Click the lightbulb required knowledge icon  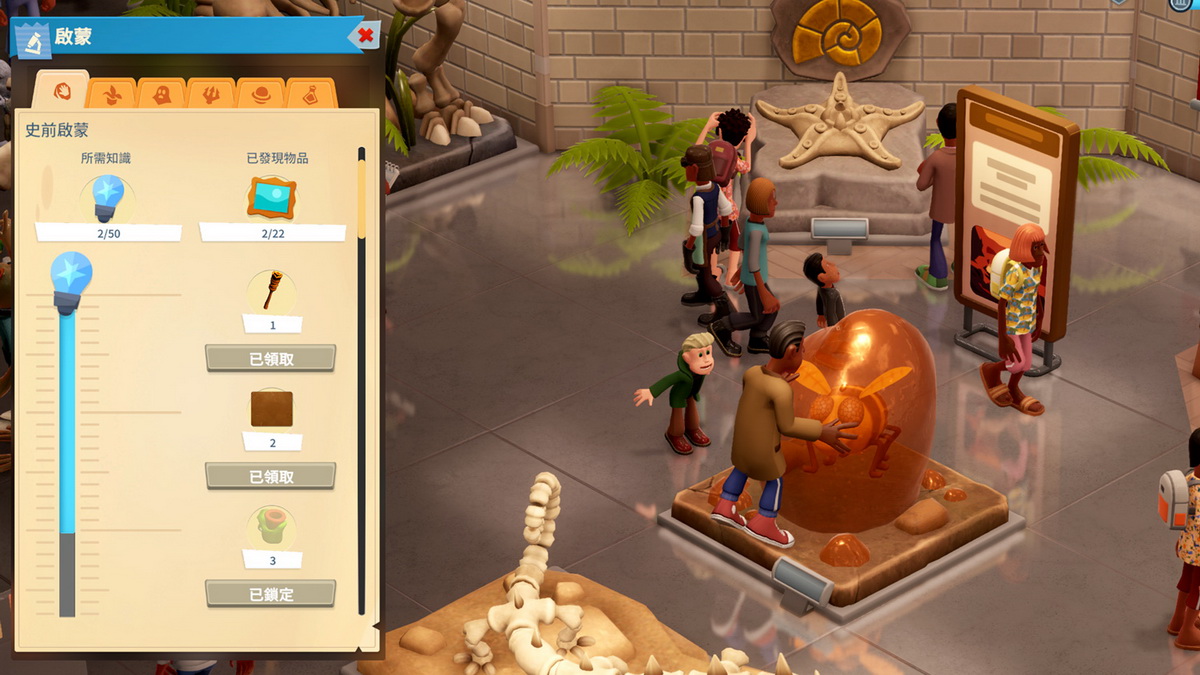click(x=108, y=198)
